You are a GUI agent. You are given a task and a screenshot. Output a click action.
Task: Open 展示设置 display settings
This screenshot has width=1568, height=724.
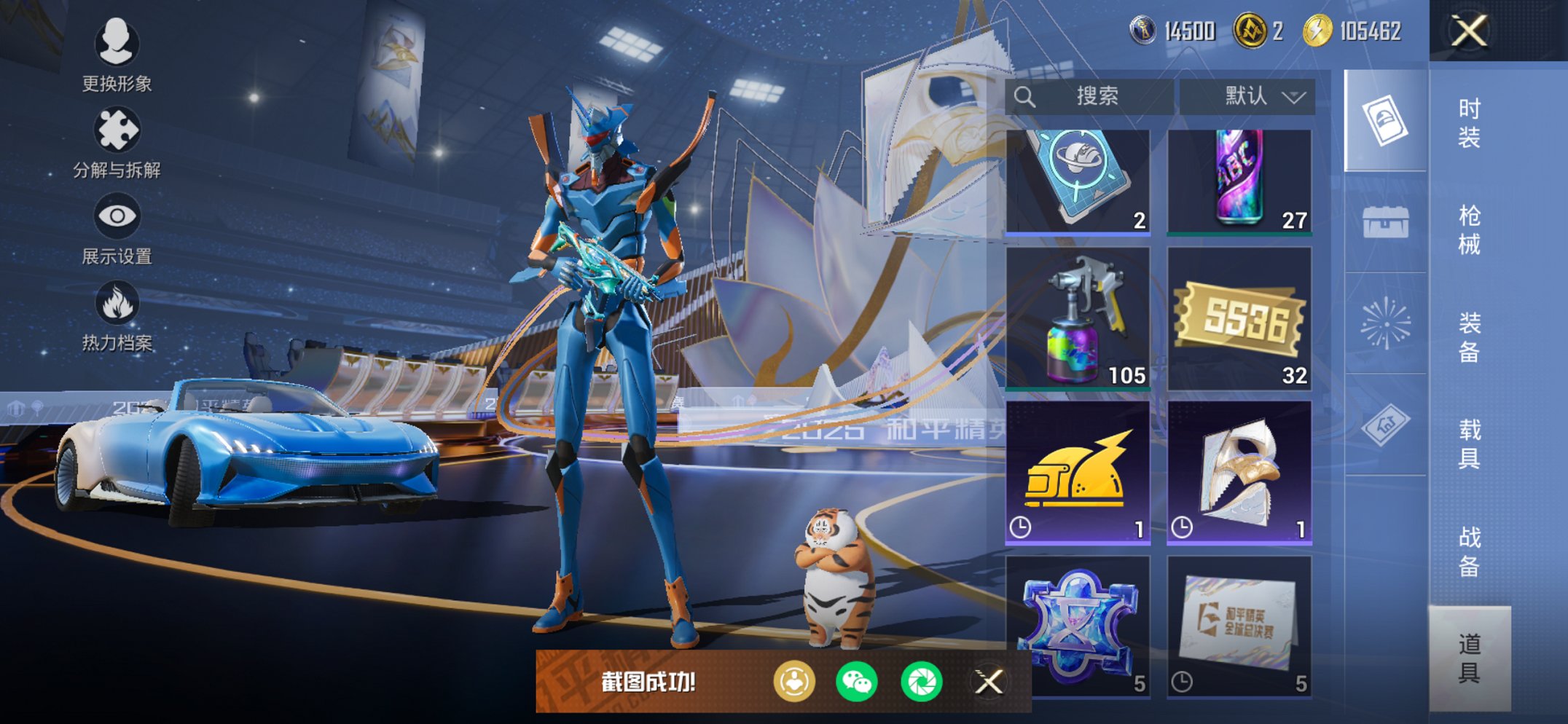pyautogui.click(x=117, y=229)
